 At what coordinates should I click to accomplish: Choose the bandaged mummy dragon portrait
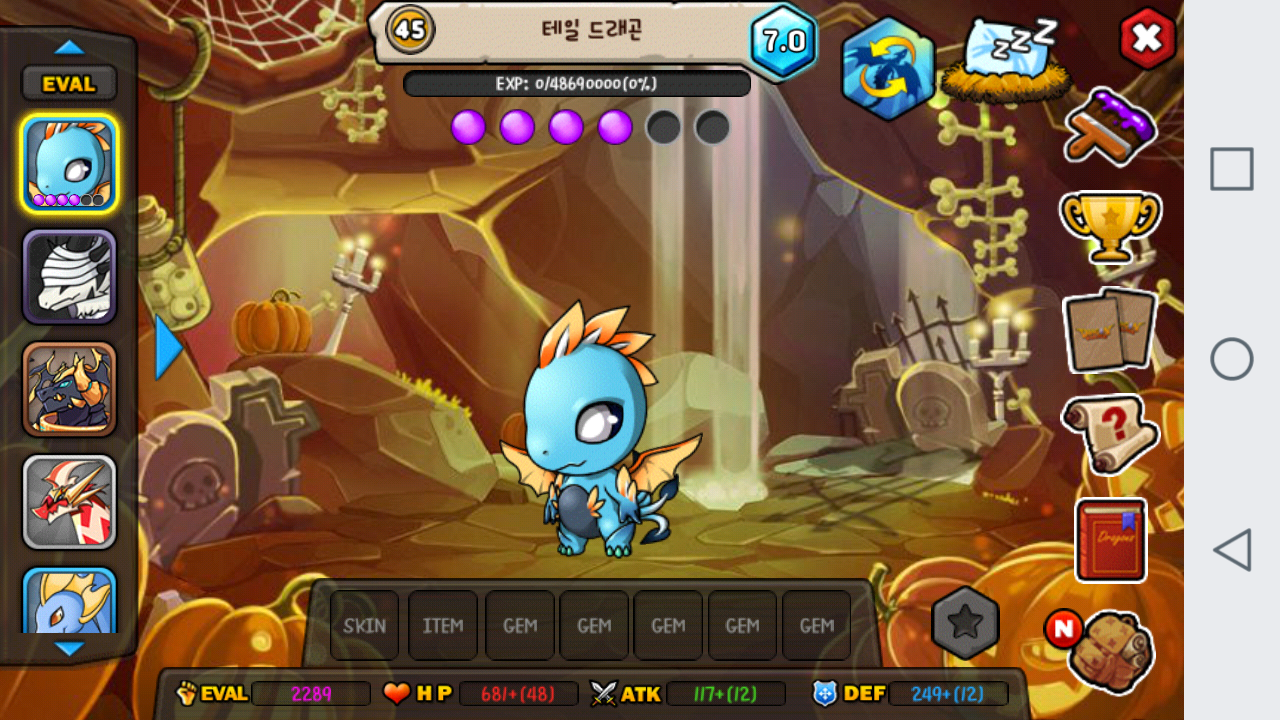point(69,276)
